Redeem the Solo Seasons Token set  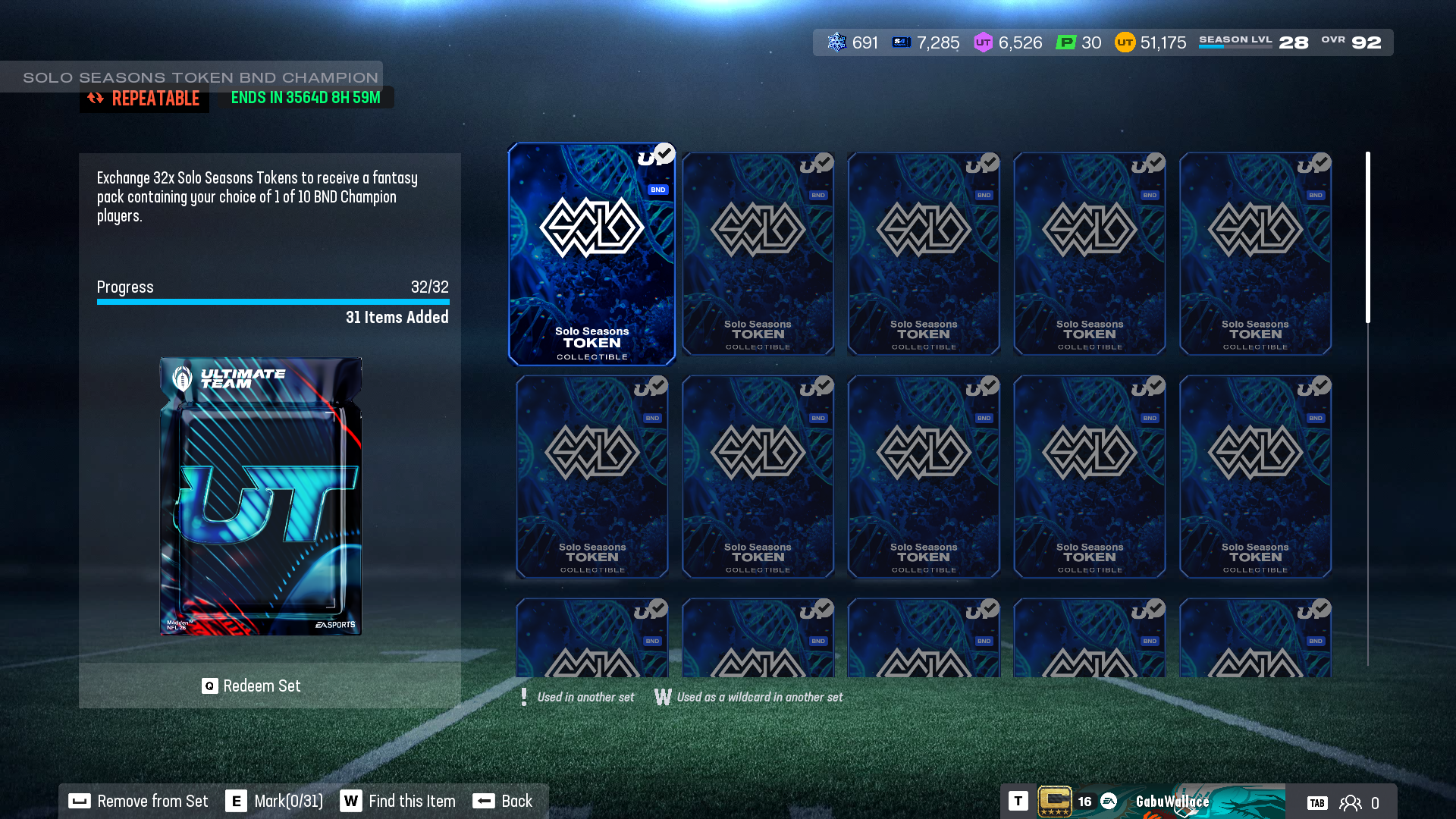click(252, 686)
